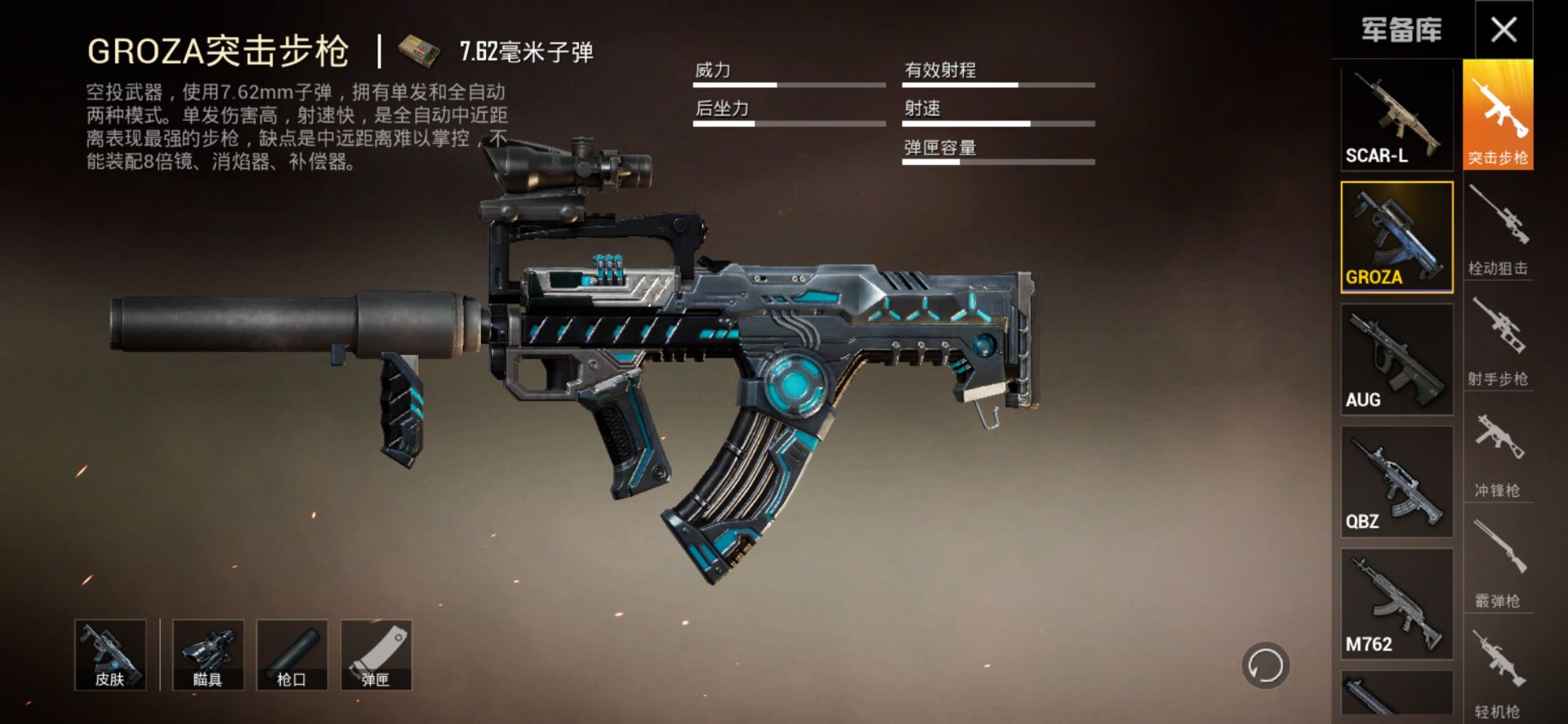The image size is (1568, 724).
Task: Select the M762 weapon thumbnail
Action: [x=1396, y=603]
